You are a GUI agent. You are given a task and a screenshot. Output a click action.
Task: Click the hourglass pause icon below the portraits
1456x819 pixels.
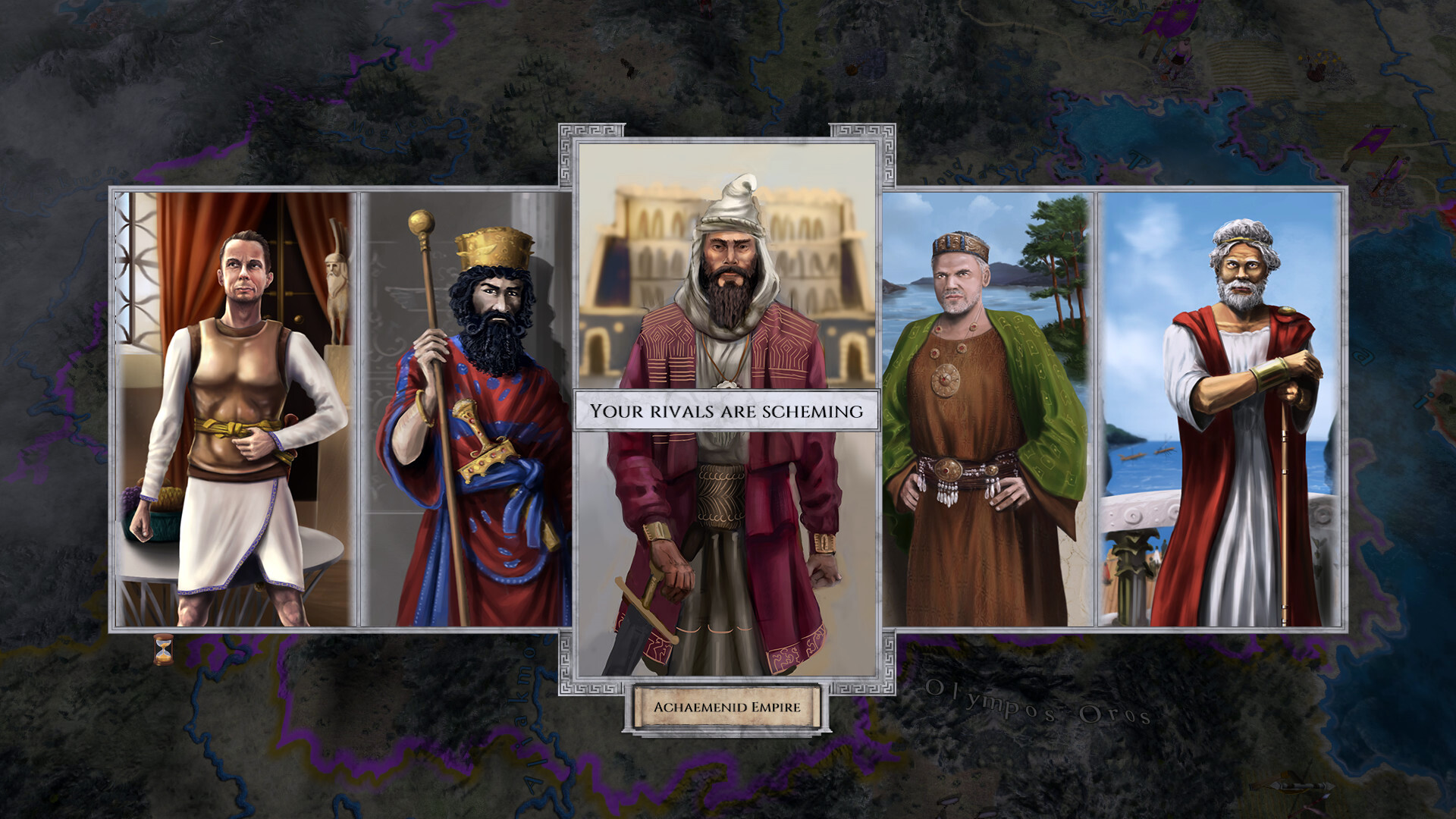(162, 649)
